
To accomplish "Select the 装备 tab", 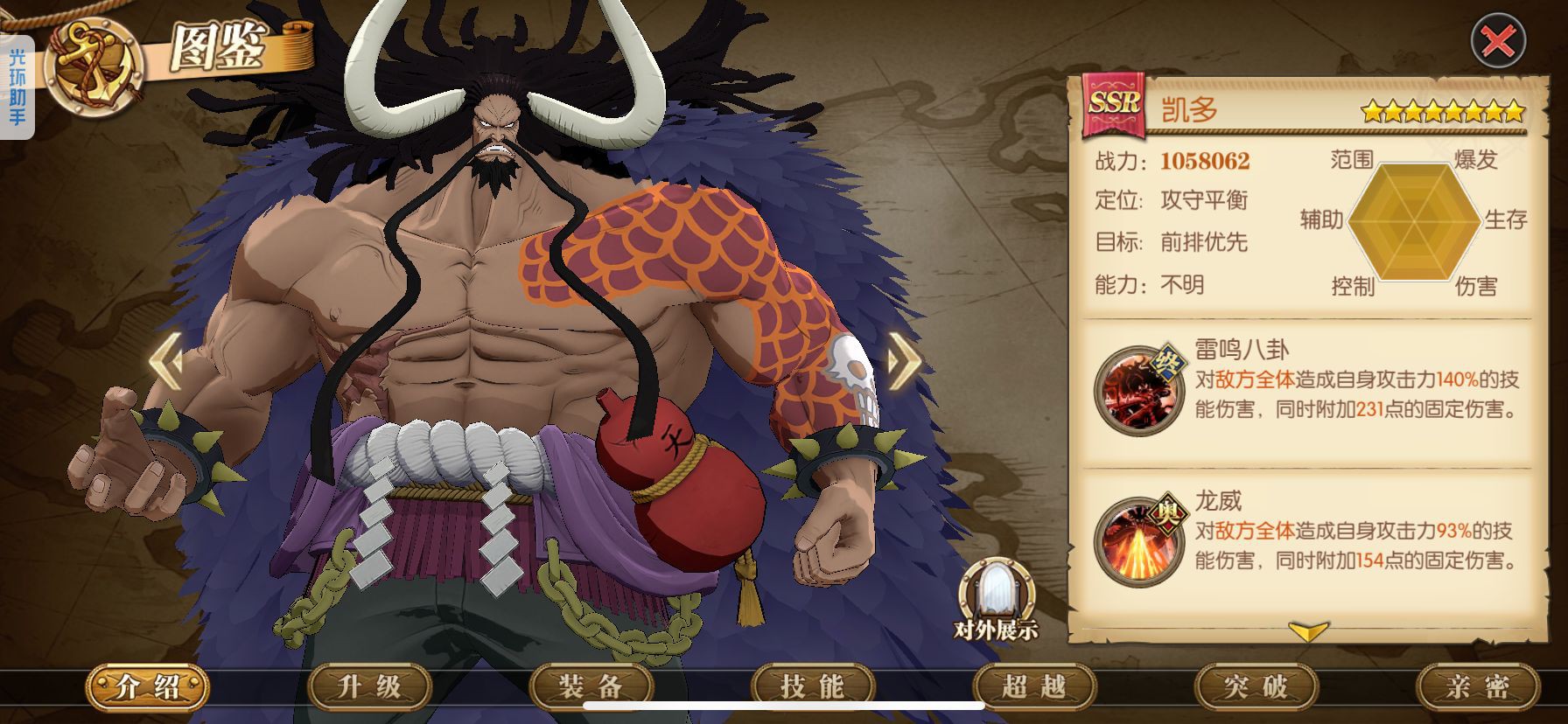I will point(591,686).
